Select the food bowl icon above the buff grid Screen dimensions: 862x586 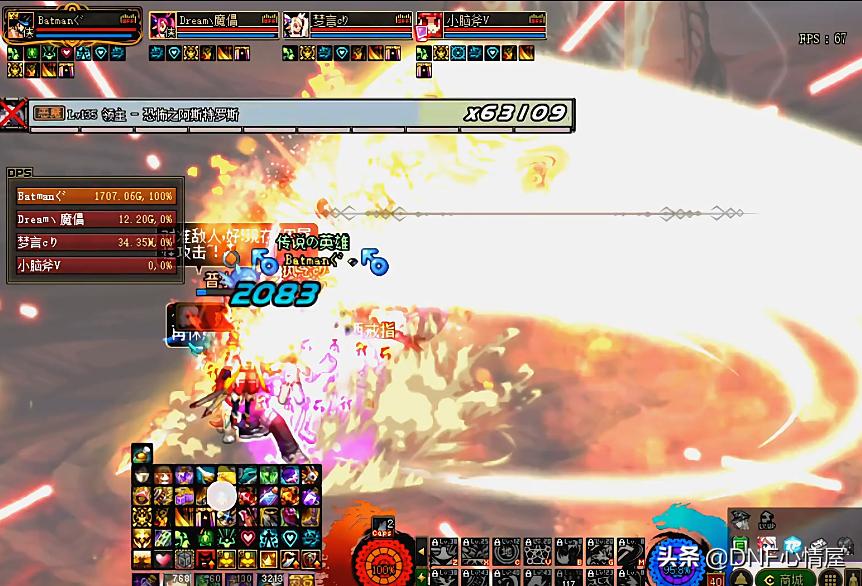142,453
